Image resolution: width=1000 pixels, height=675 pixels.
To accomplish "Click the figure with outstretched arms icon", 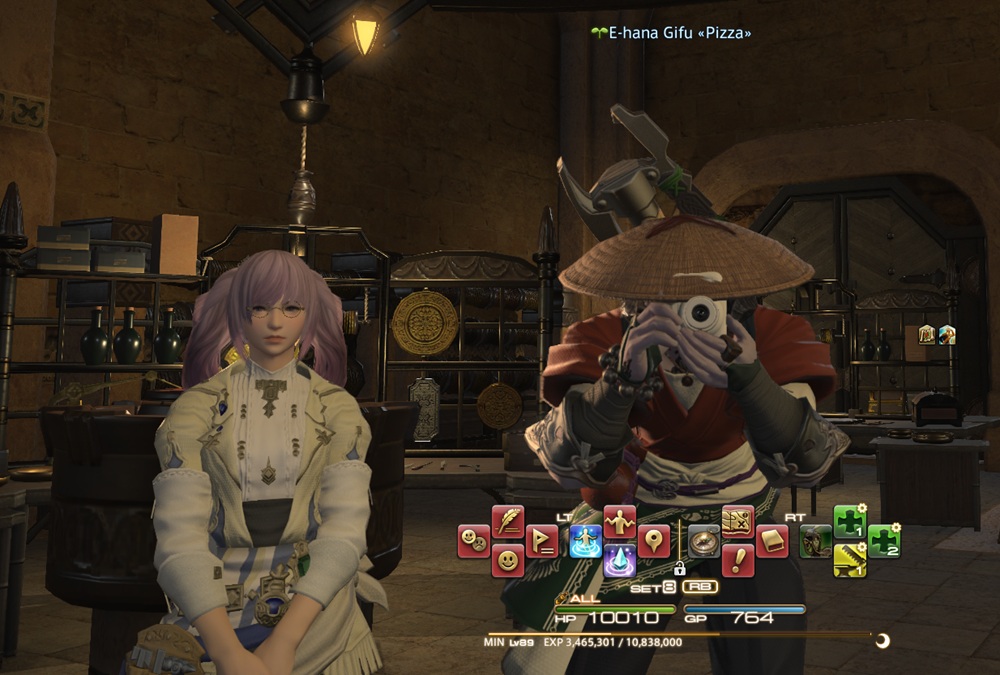I will (619, 521).
